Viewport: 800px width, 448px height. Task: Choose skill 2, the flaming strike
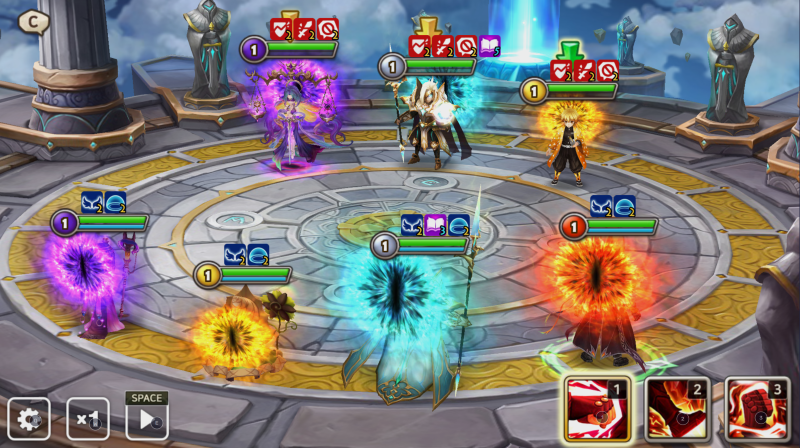coord(677,408)
